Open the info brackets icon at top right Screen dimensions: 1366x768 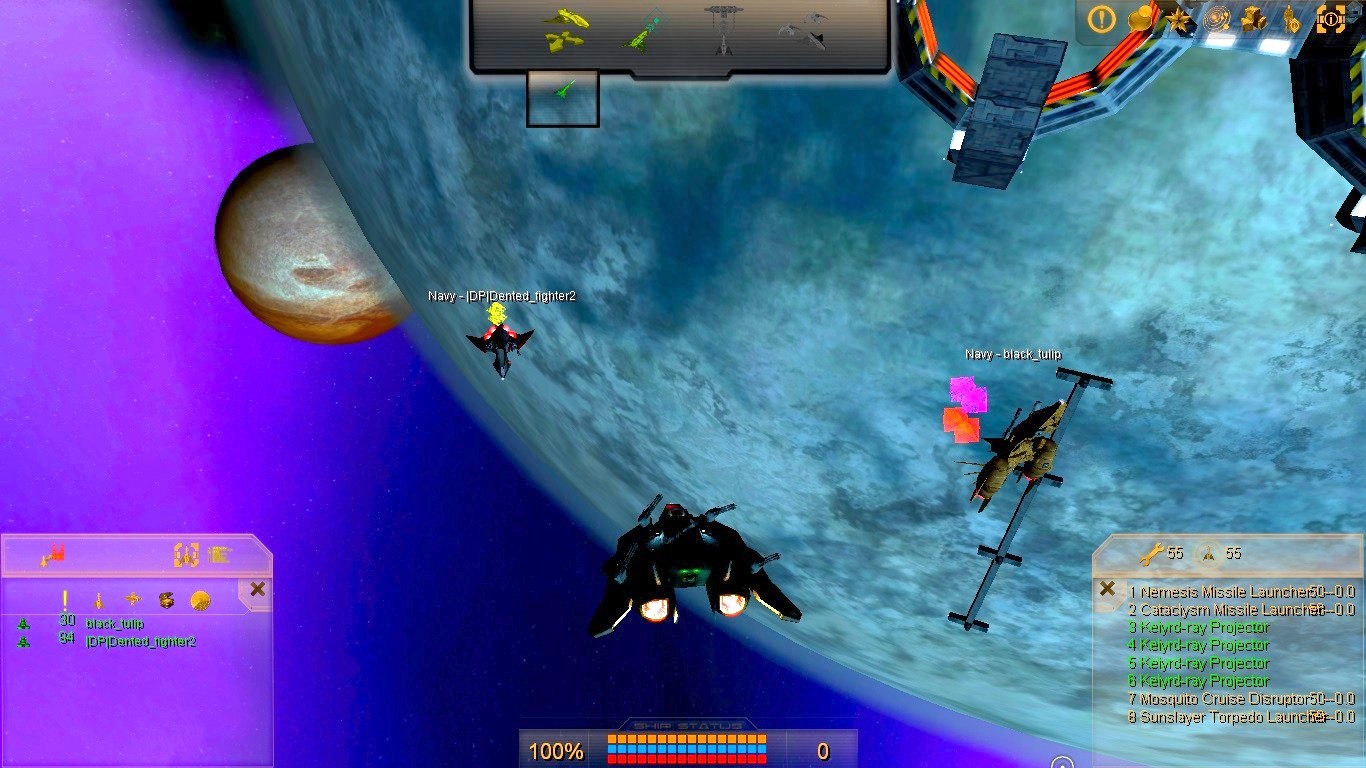click(1331, 20)
